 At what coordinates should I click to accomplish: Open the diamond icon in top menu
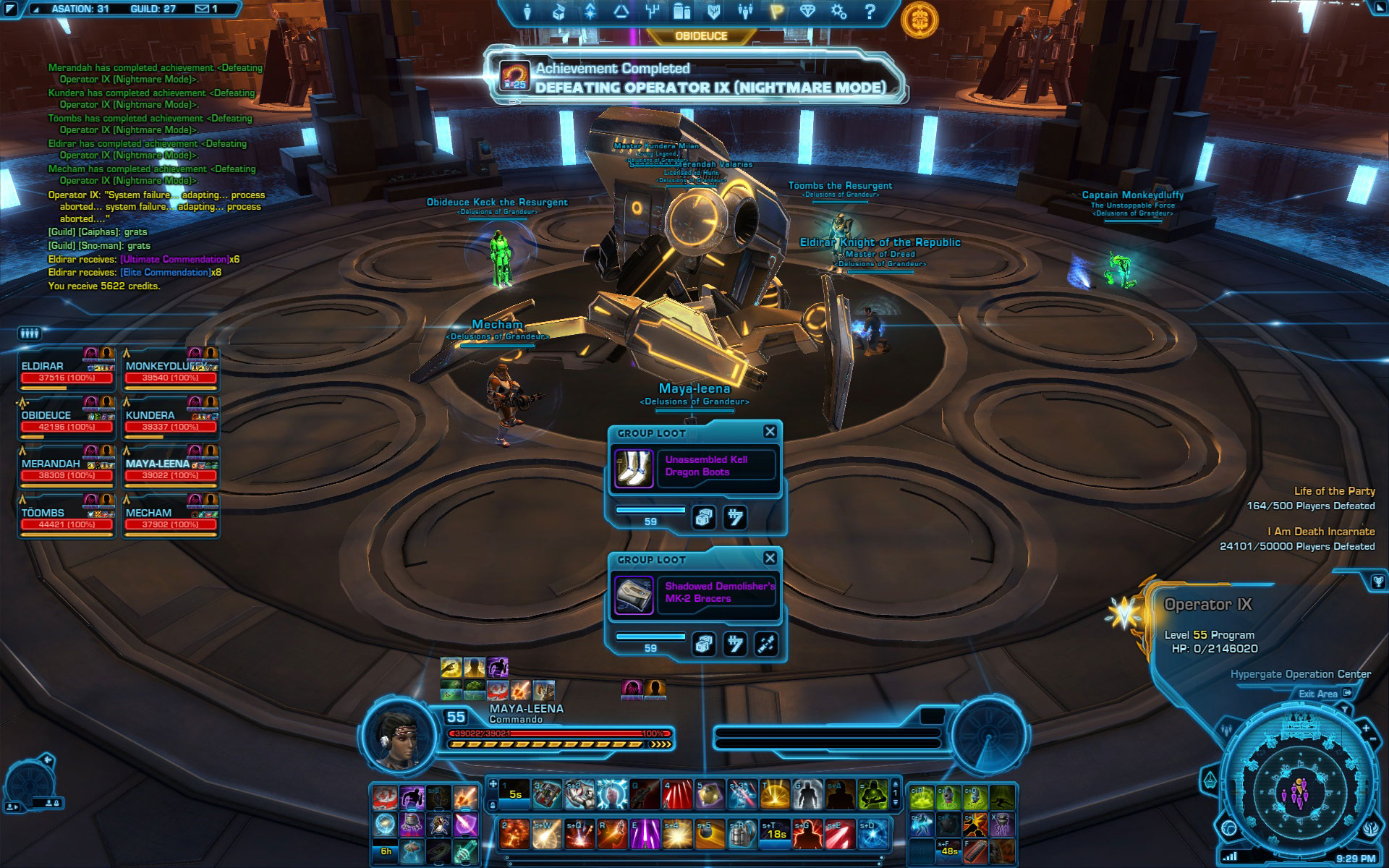807,12
